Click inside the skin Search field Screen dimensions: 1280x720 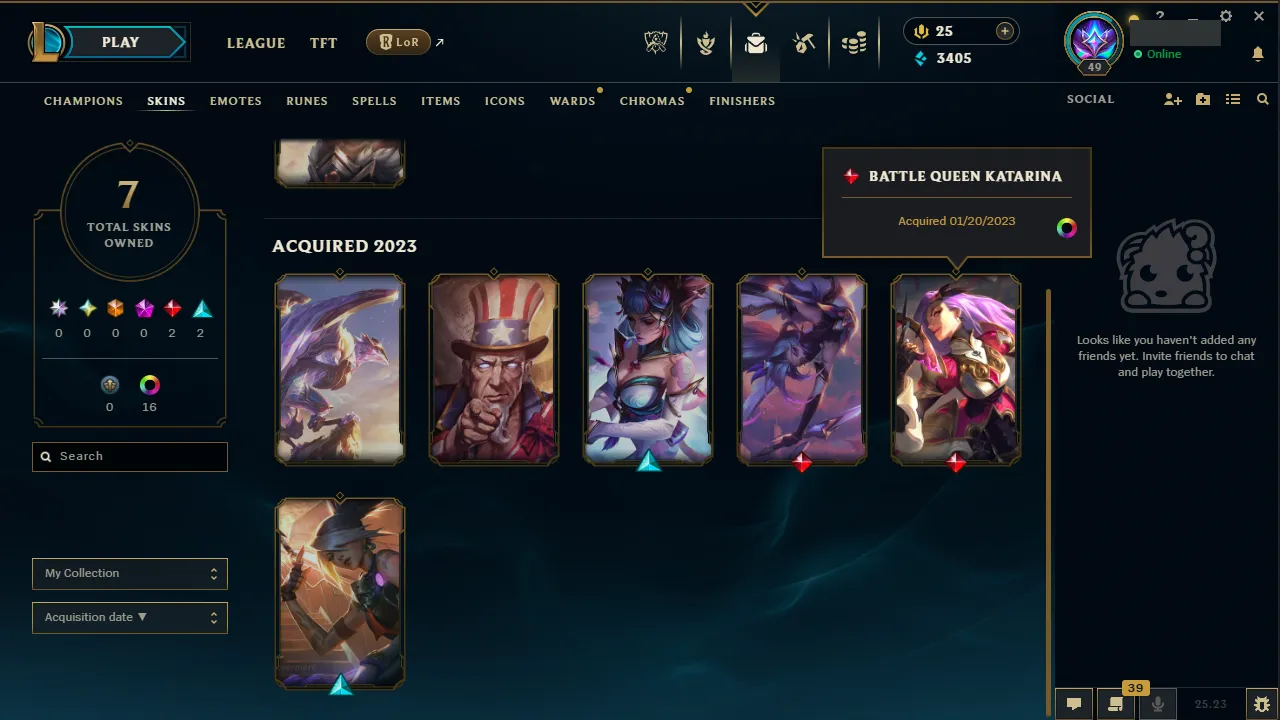[x=129, y=456]
